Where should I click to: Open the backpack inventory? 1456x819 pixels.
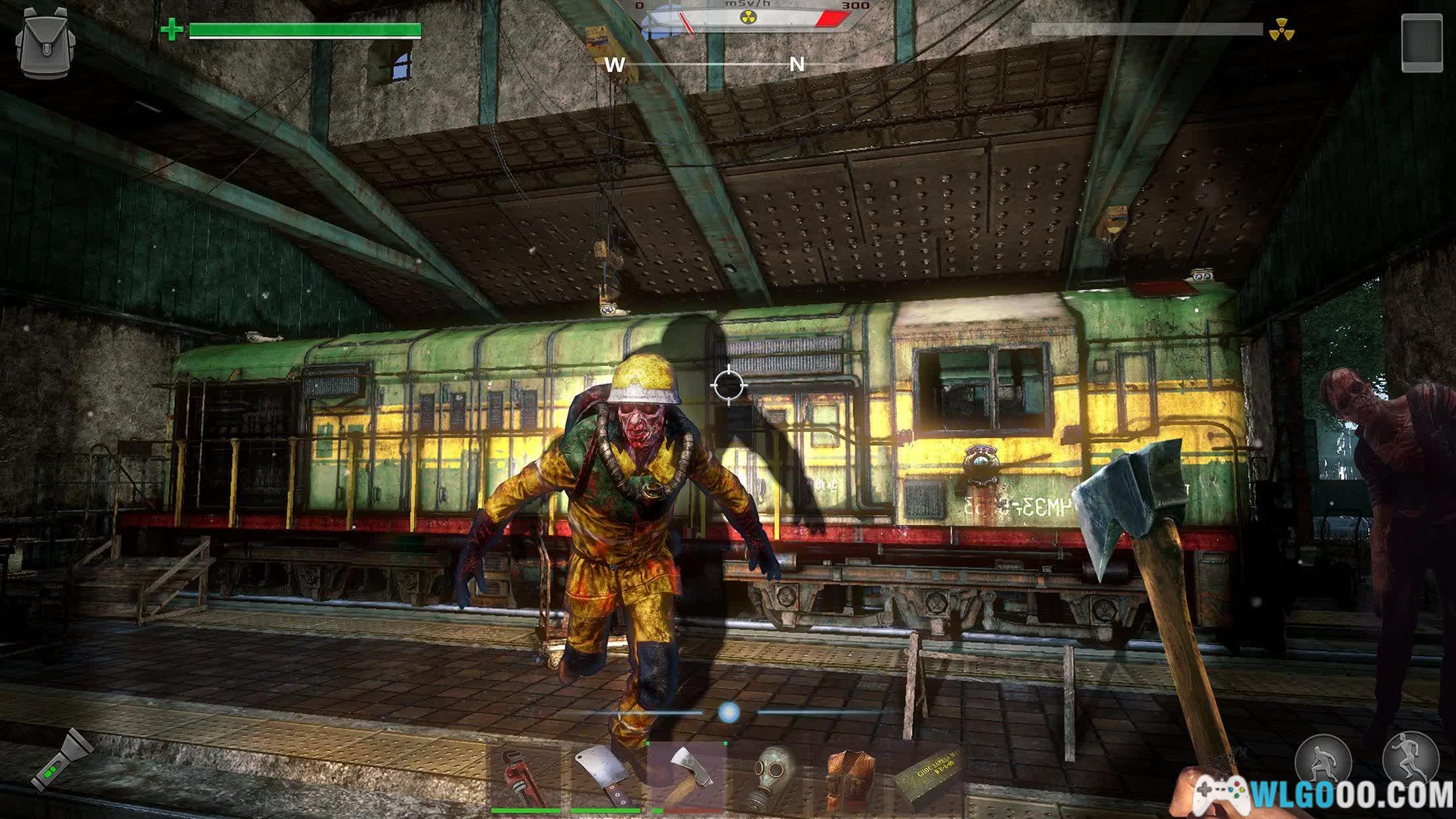click(45, 43)
